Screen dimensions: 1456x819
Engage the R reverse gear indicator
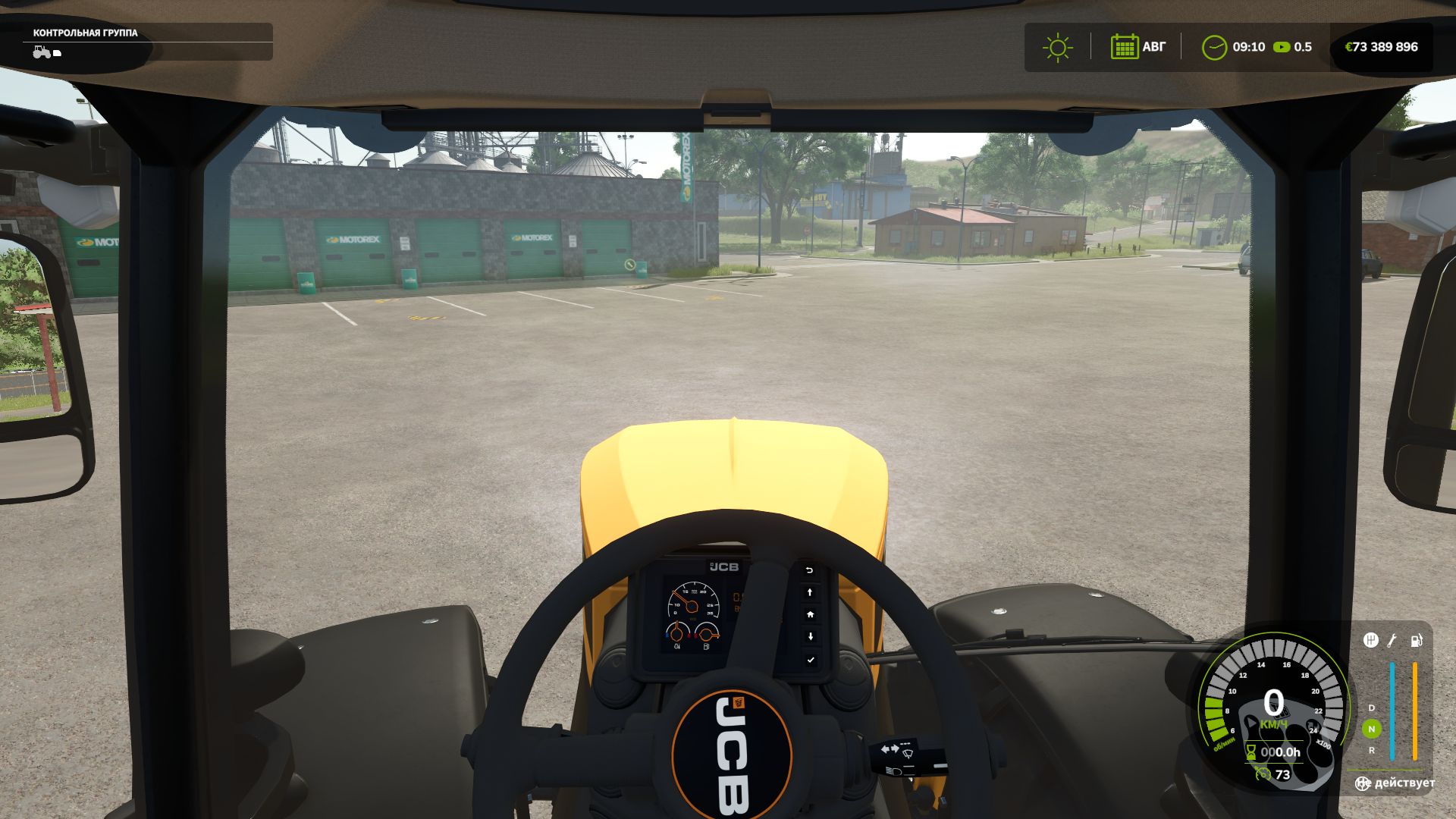pos(1372,750)
